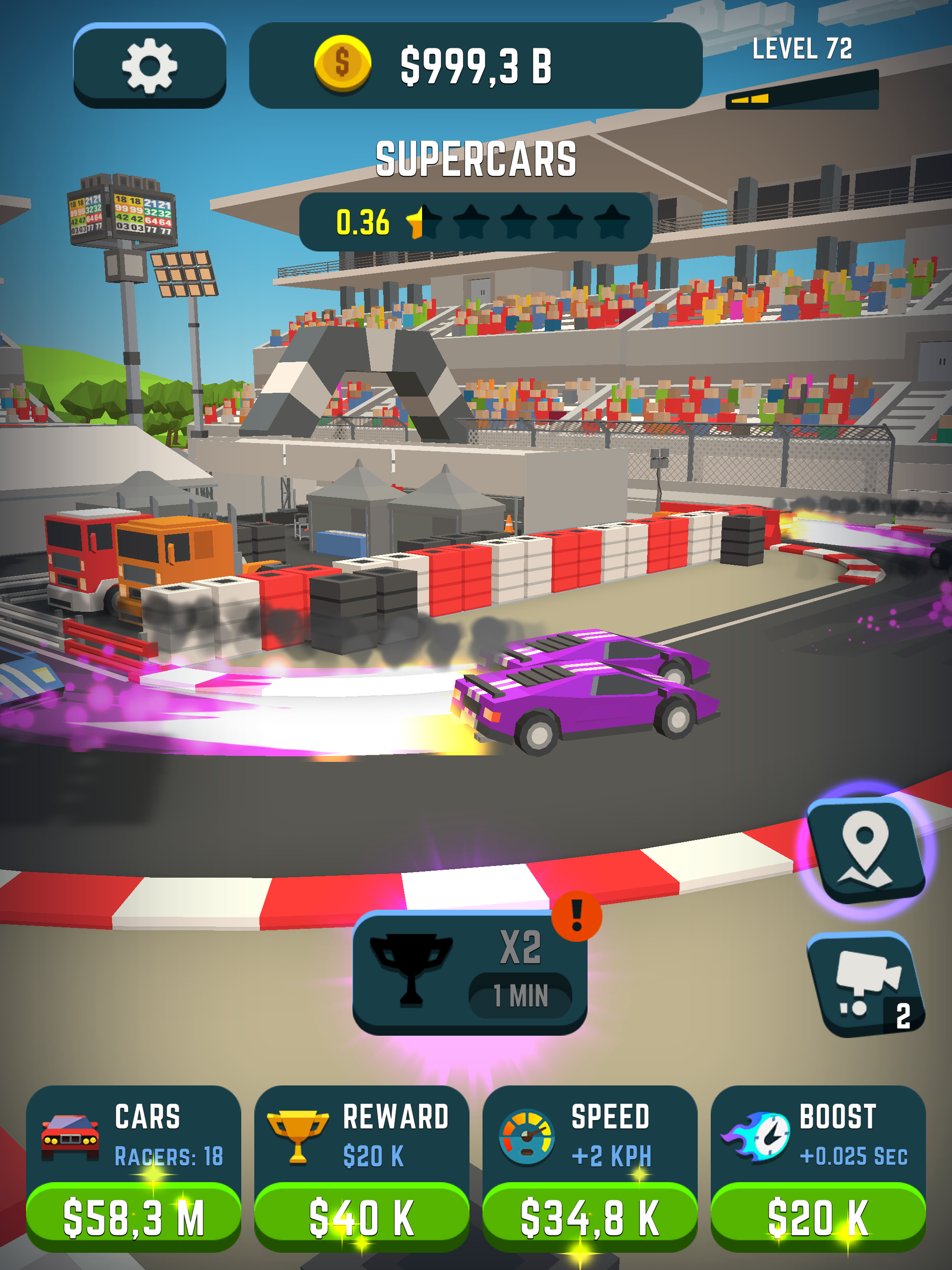Open the map location pin button

[865, 851]
